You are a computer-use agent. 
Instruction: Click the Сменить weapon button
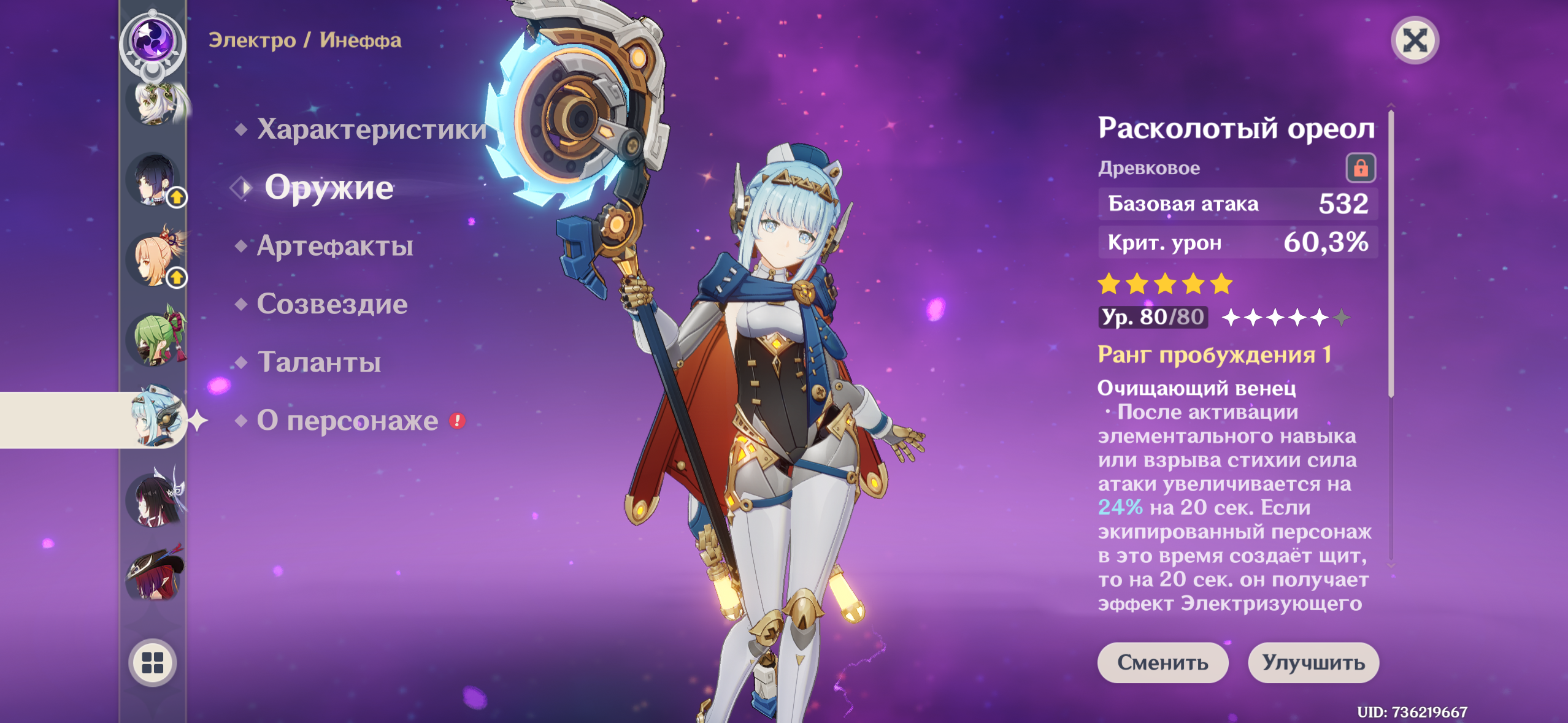coord(1163,662)
